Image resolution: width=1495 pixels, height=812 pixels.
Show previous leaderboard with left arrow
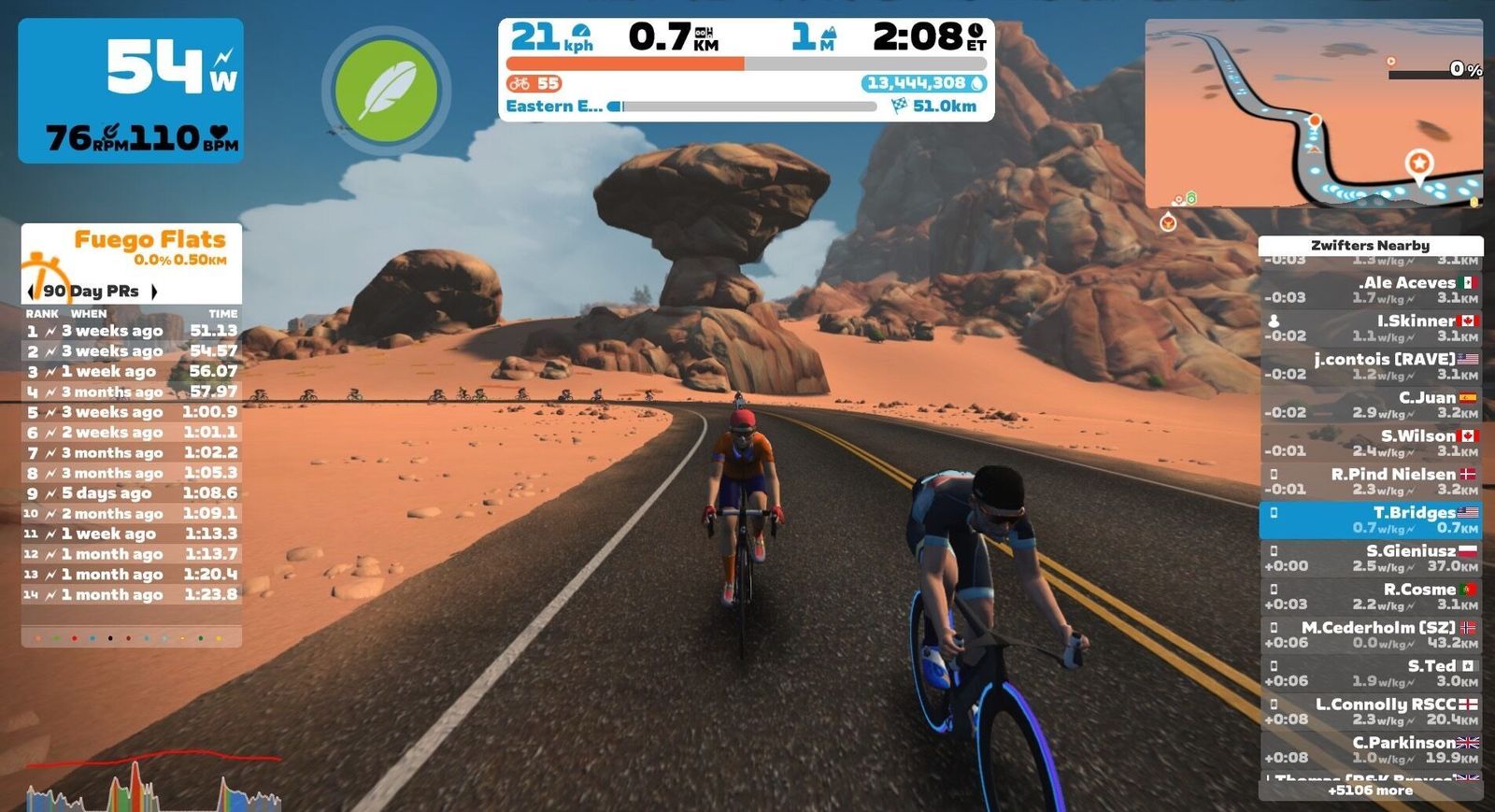pyautogui.click(x=34, y=292)
